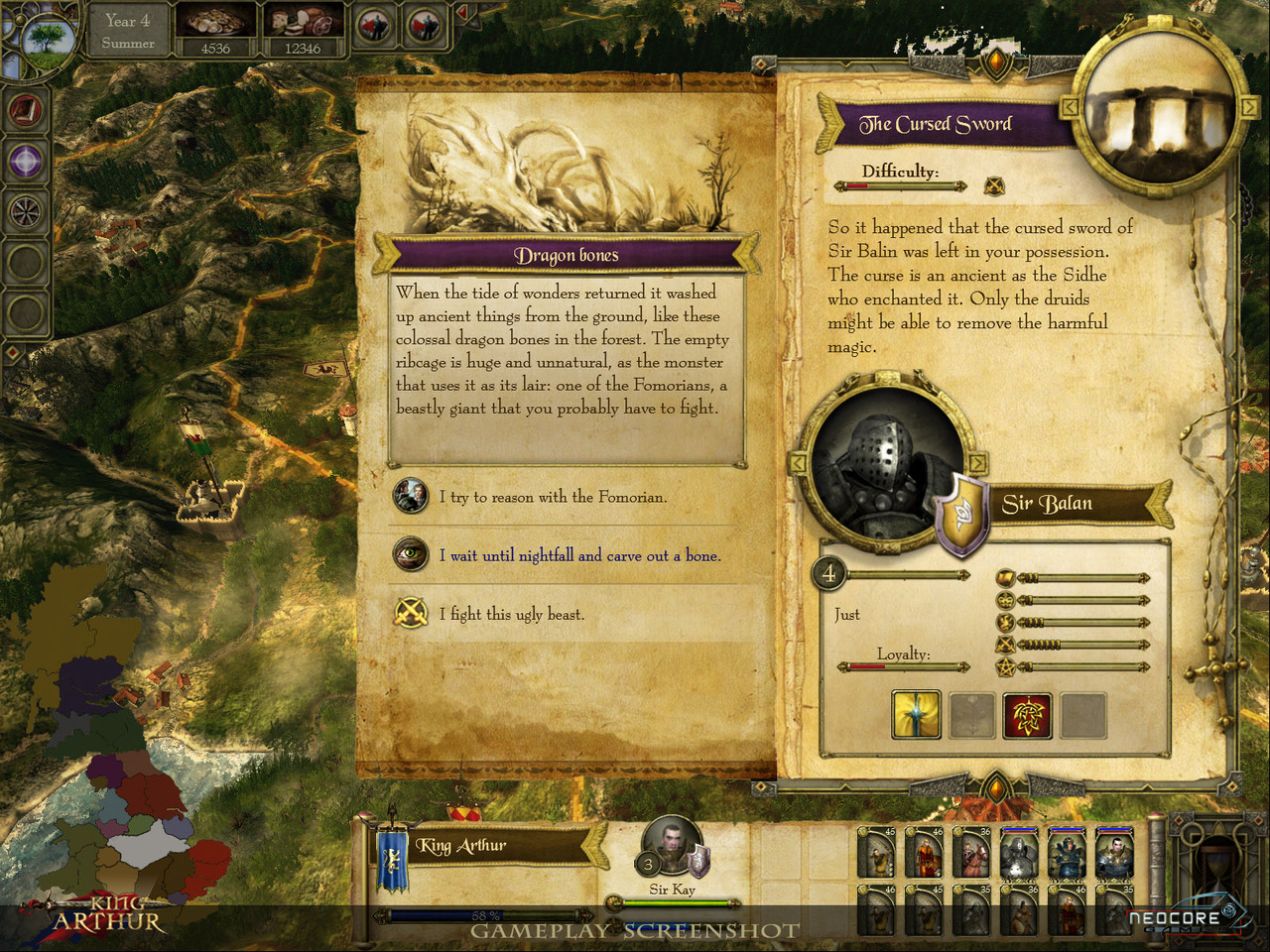Click the season tree emblem
The height and width of the screenshot is (952, 1270).
tap(46, 40)
